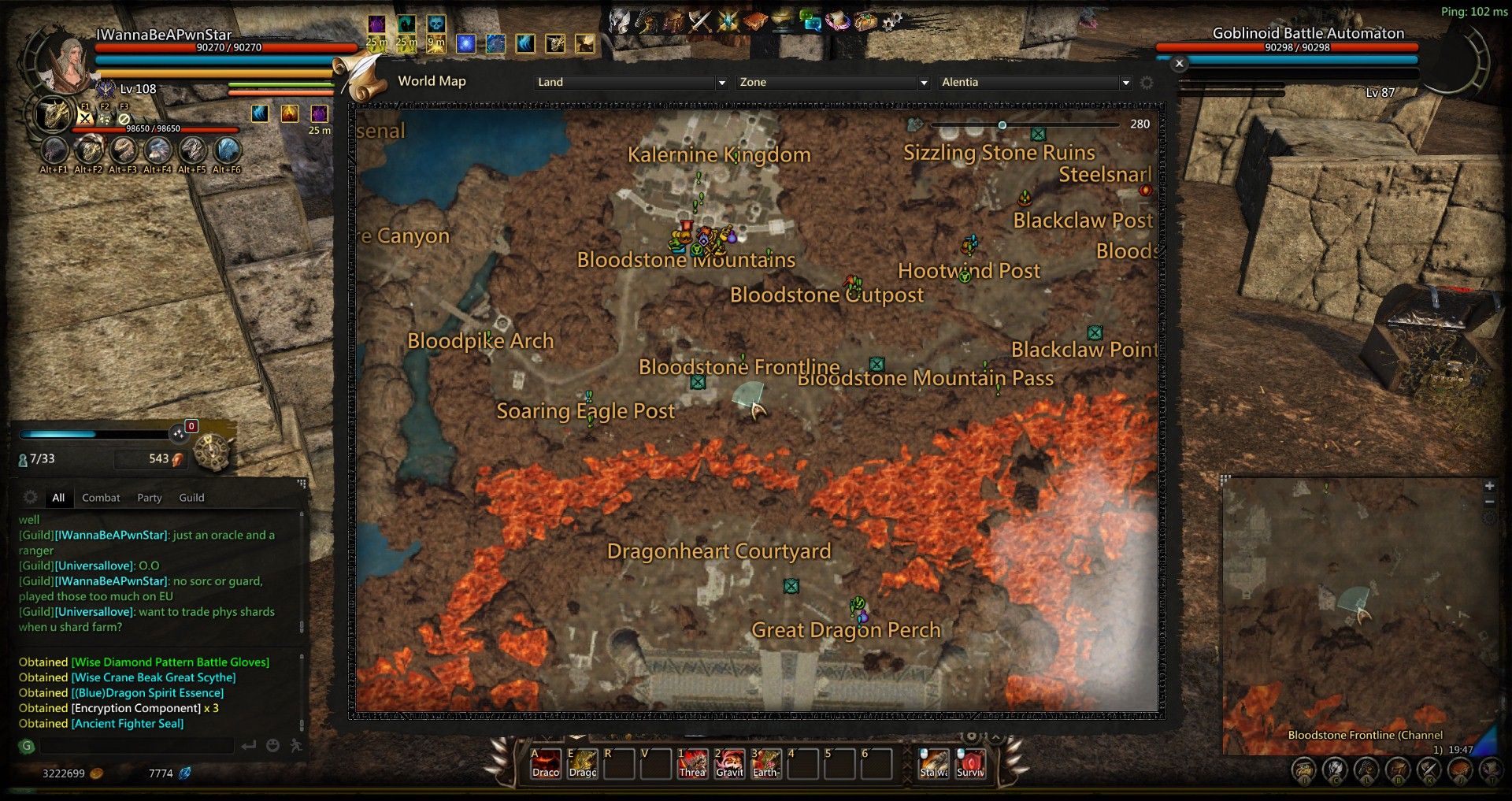
Task: Open the chat bubbles social menu icon
Action: [810, 21]
